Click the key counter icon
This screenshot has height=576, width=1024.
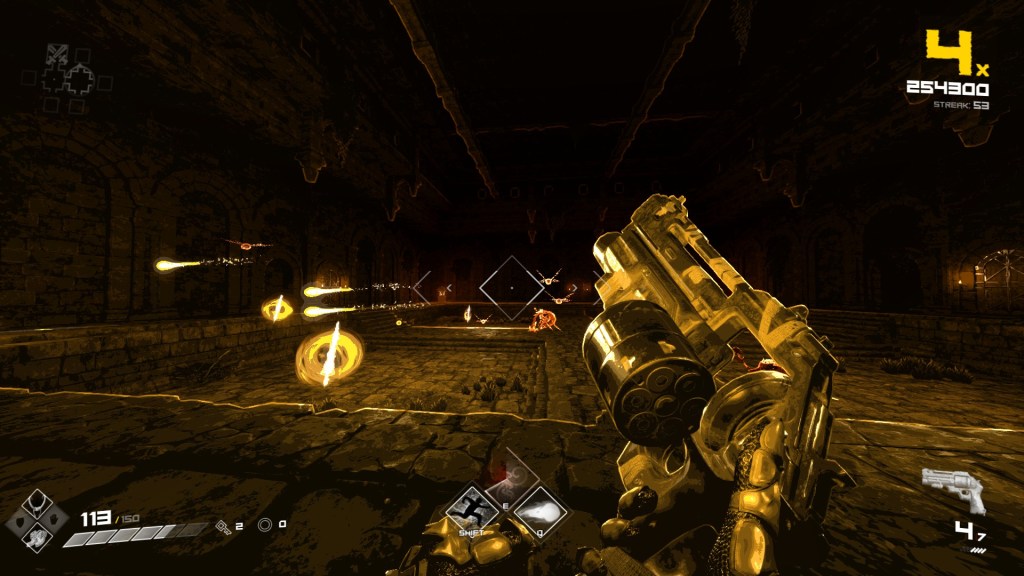click(224, 524)
